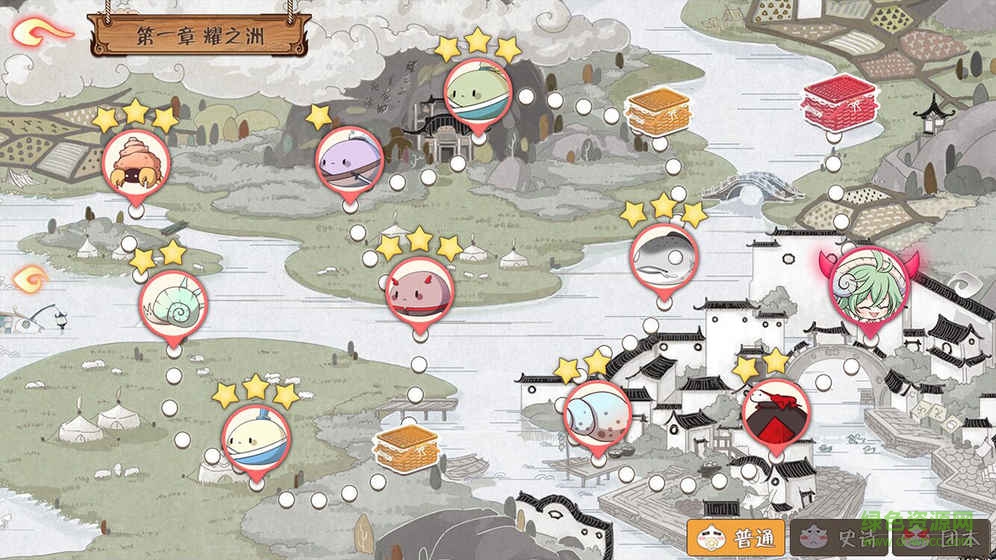Choose the blue spotted shell stage
Image resolution: width=996 pixels, height=560 pixels.
[x=597, y=412]
